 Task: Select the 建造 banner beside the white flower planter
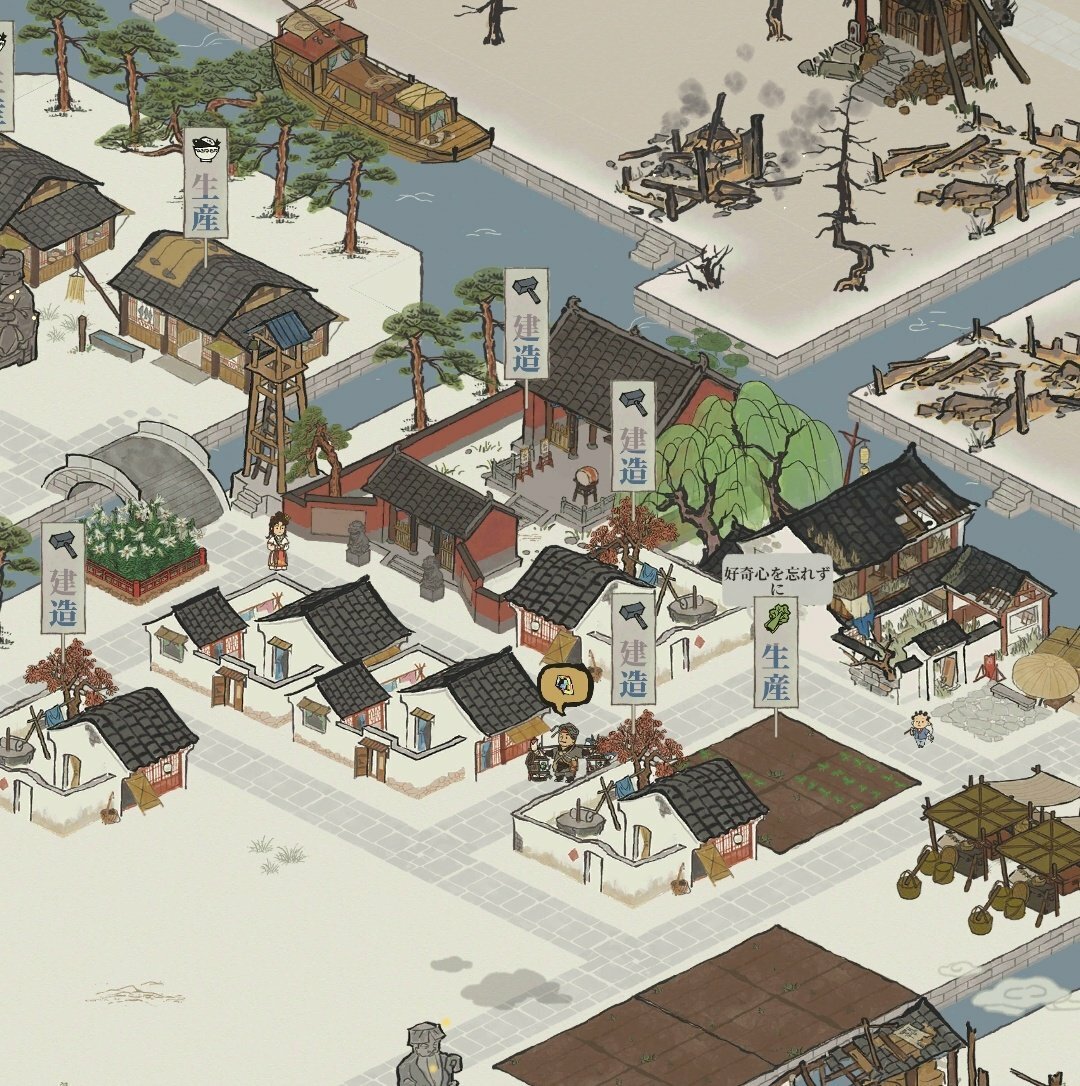[63, 578]
